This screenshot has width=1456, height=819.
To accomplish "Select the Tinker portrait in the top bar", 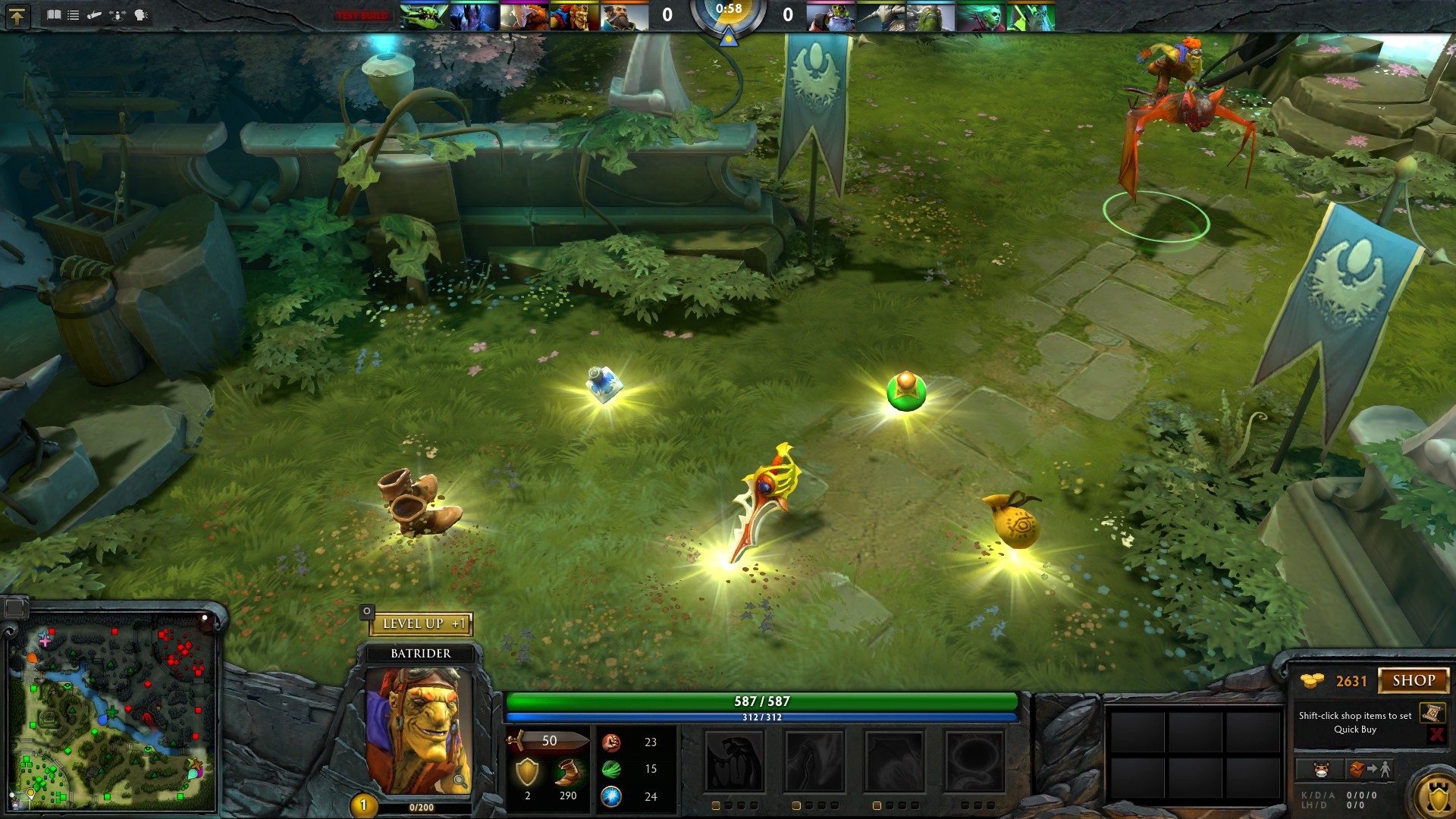I will [831, 17].
